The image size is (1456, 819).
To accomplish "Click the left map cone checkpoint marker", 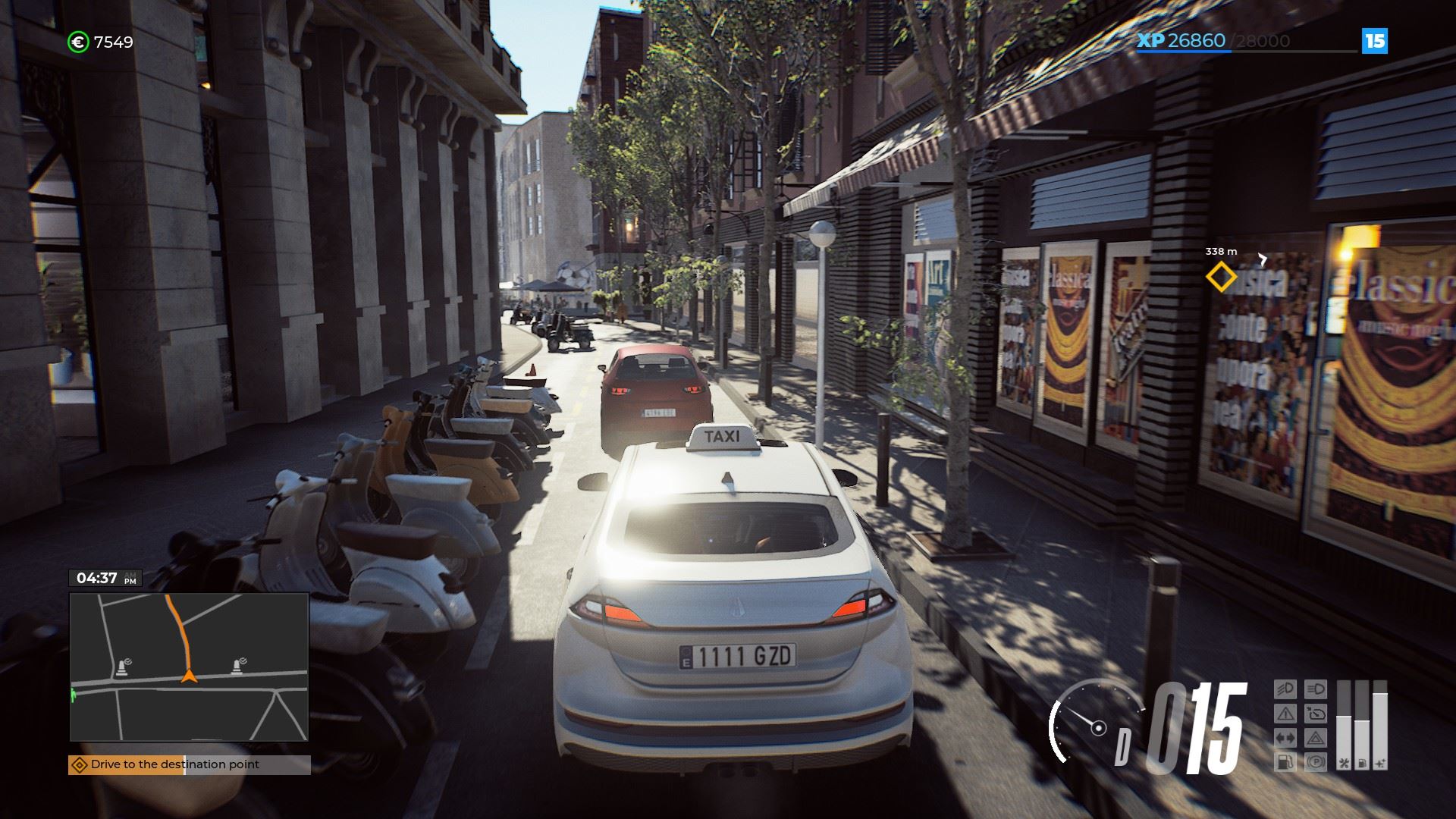I will pos(121,668).
